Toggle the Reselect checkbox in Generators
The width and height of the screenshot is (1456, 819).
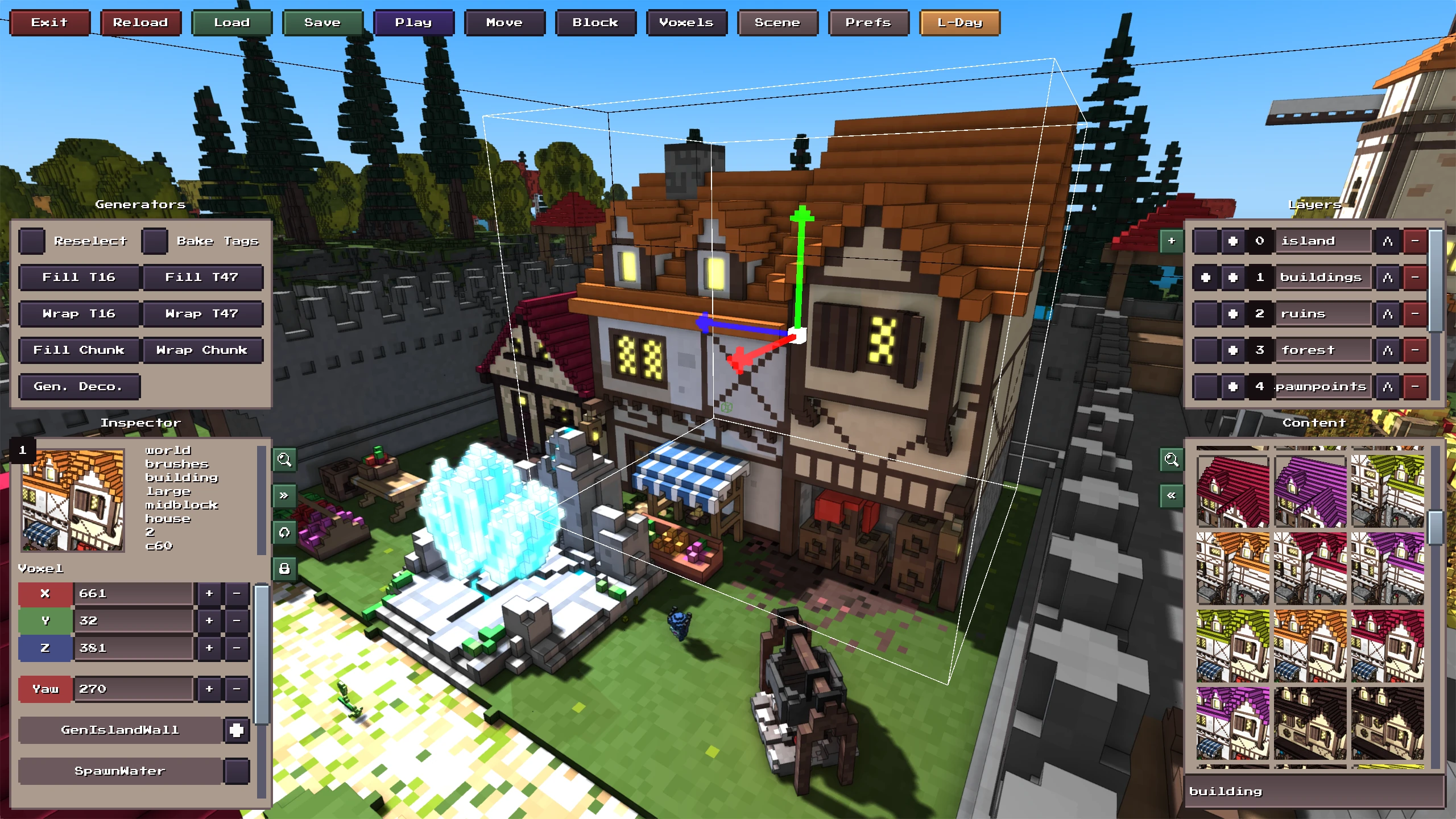click(32, 241)
